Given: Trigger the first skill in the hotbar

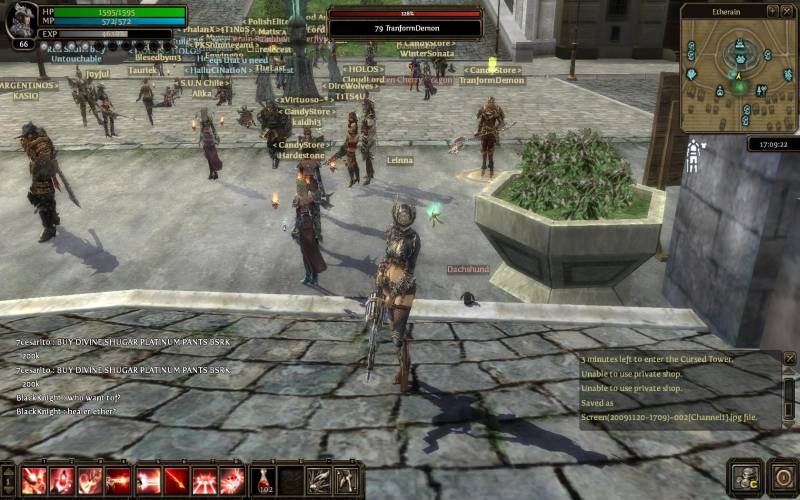Looking at the screenshot, I should point(33,480).
